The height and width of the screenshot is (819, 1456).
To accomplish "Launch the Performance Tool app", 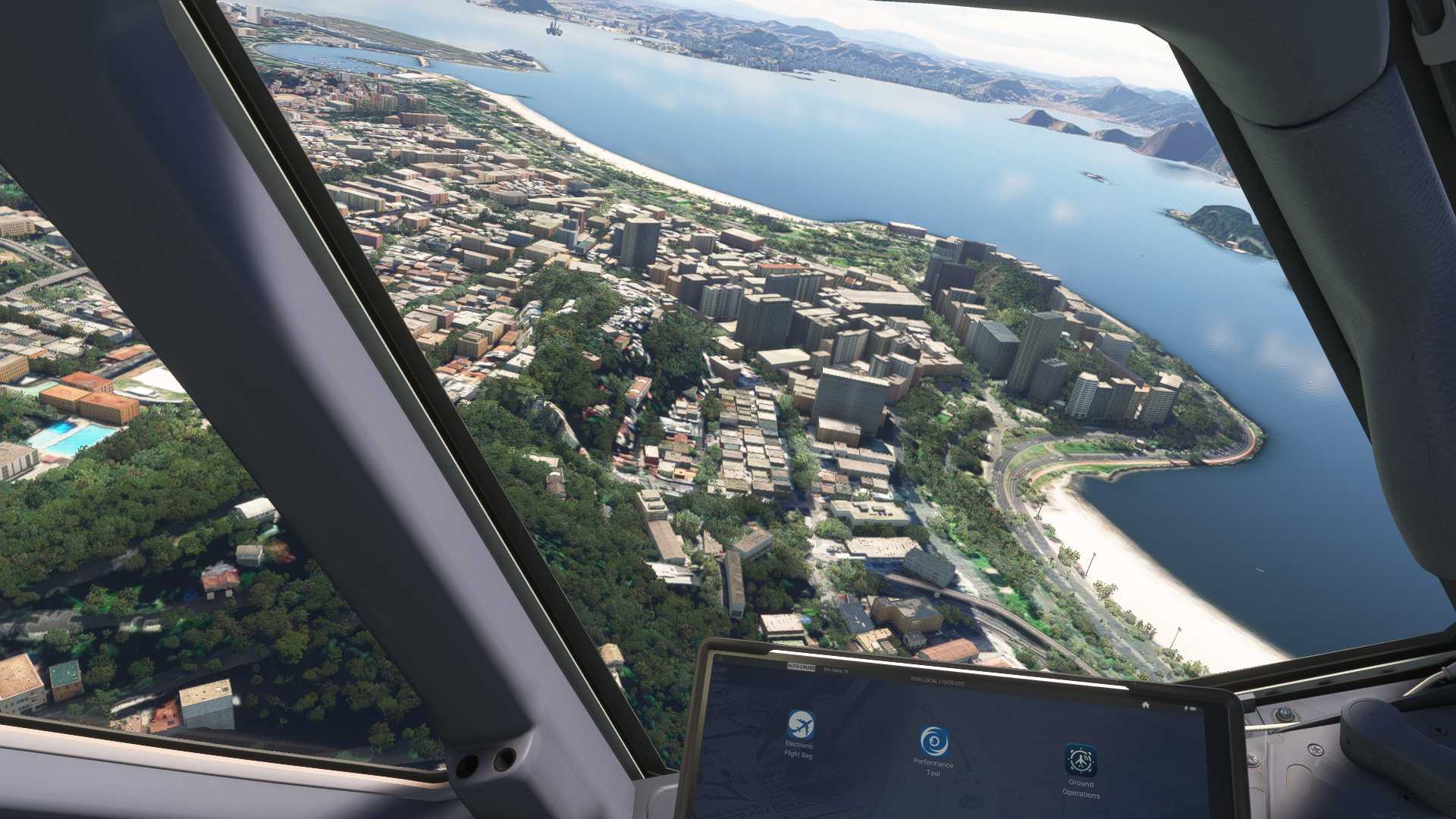I will click(934, 742).
